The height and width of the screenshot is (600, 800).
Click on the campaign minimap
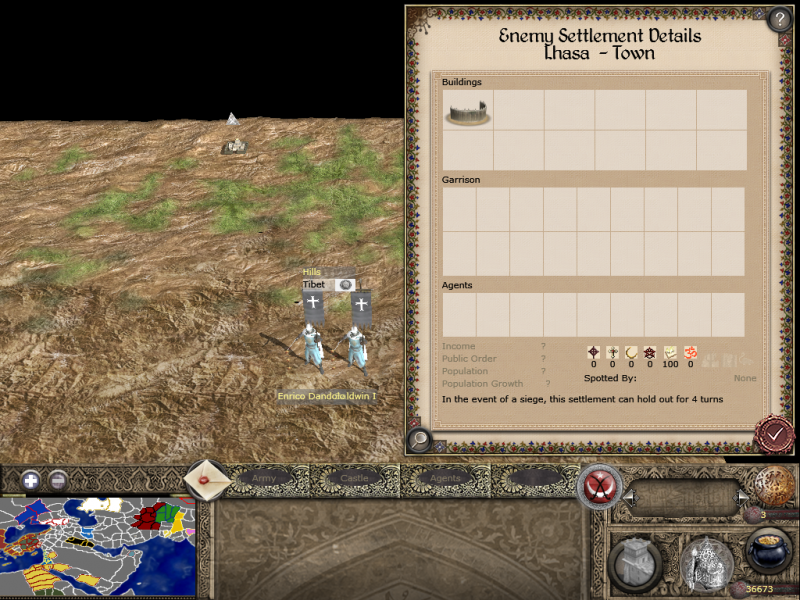click(97, 547)
